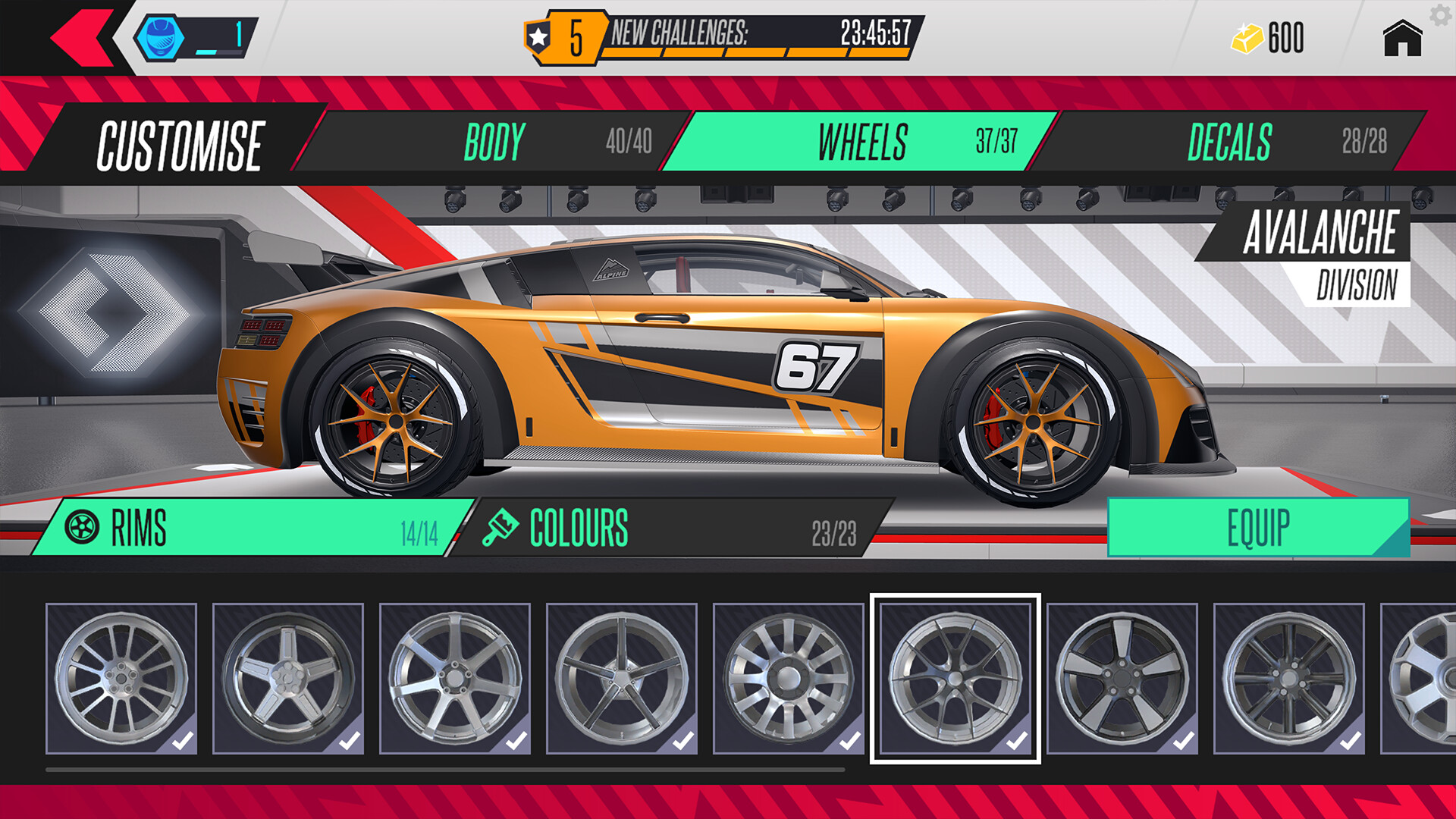
Task: Go back with the red arrow
Action: point(82,36)
